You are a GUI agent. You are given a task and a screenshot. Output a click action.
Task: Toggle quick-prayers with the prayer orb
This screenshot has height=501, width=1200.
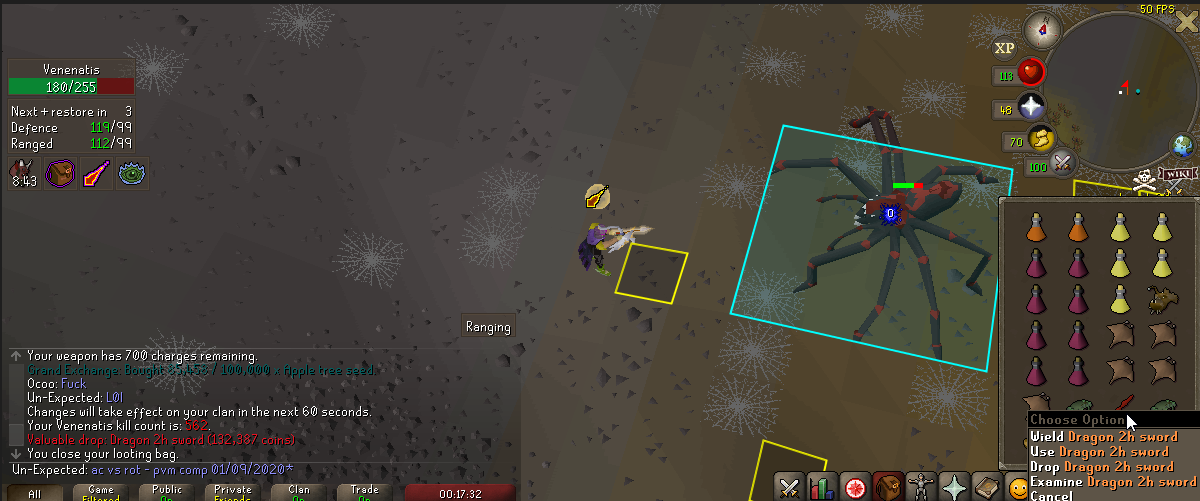1031,109
